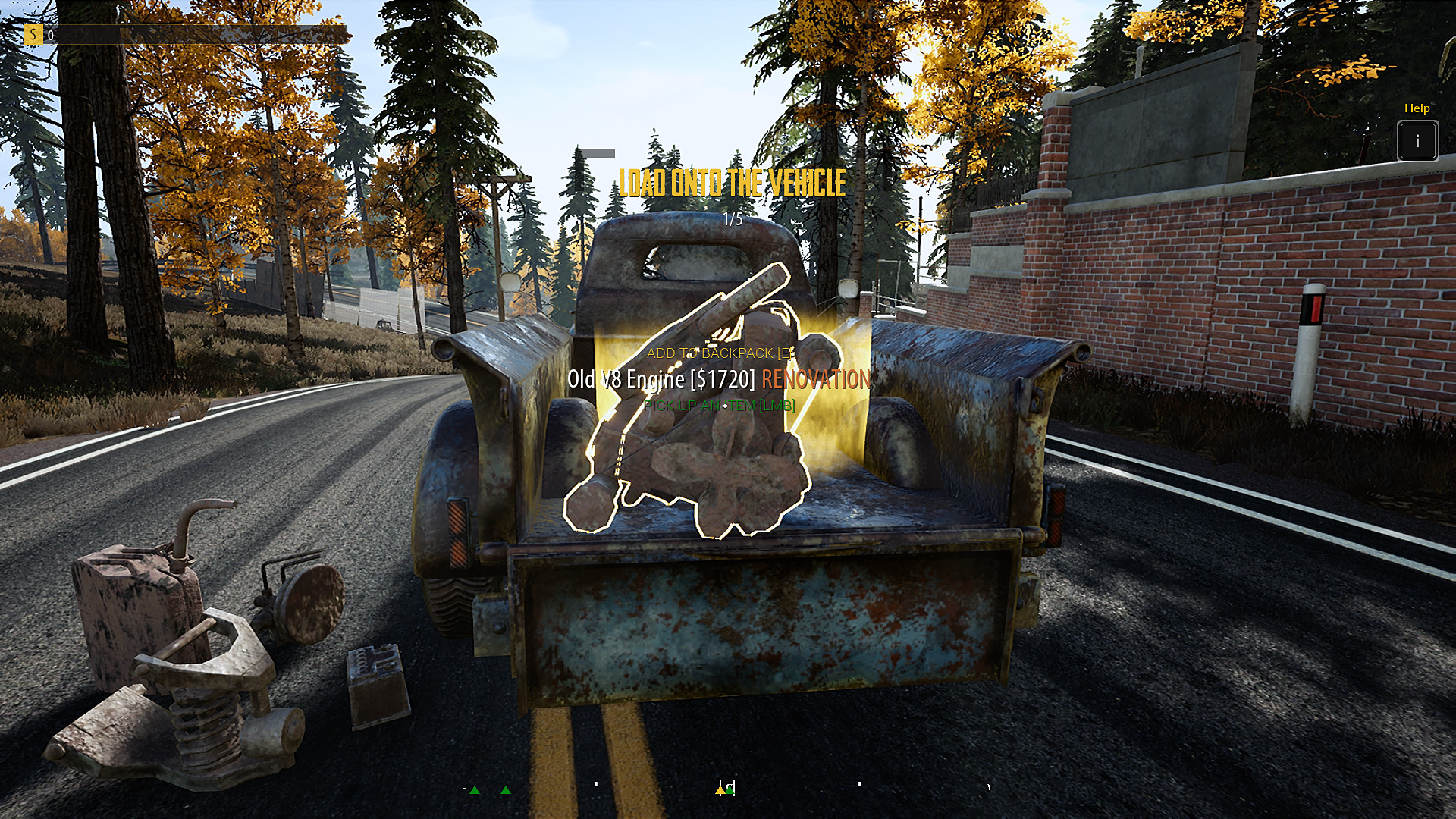The height and width of the screenshot is (819, 1456).
Task: Click the leftmost green triangle compass marker
Action: click(x=475, y=789)
